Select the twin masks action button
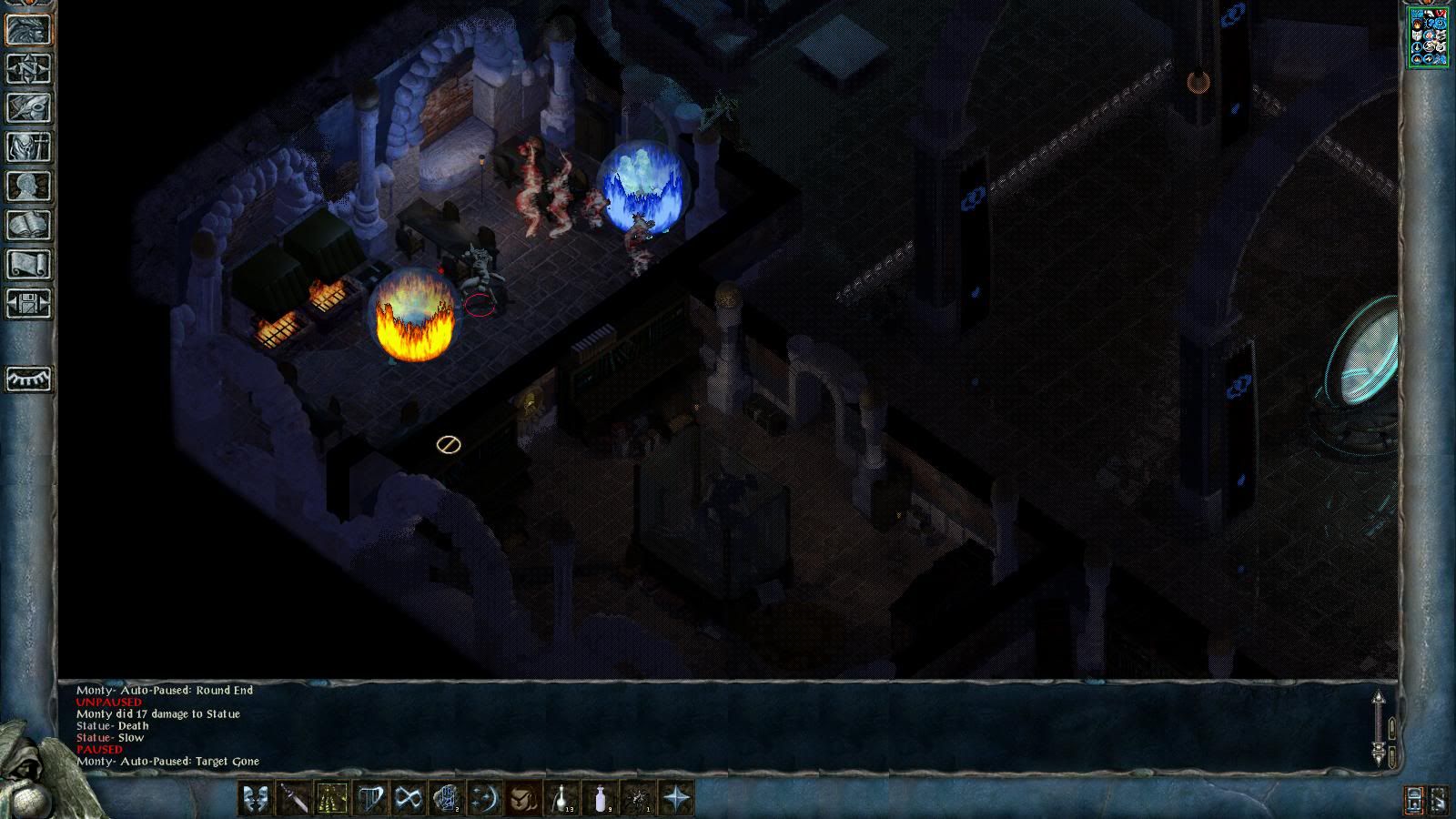Viewport: 1456px width, 819px height. [x=256, y=799]
